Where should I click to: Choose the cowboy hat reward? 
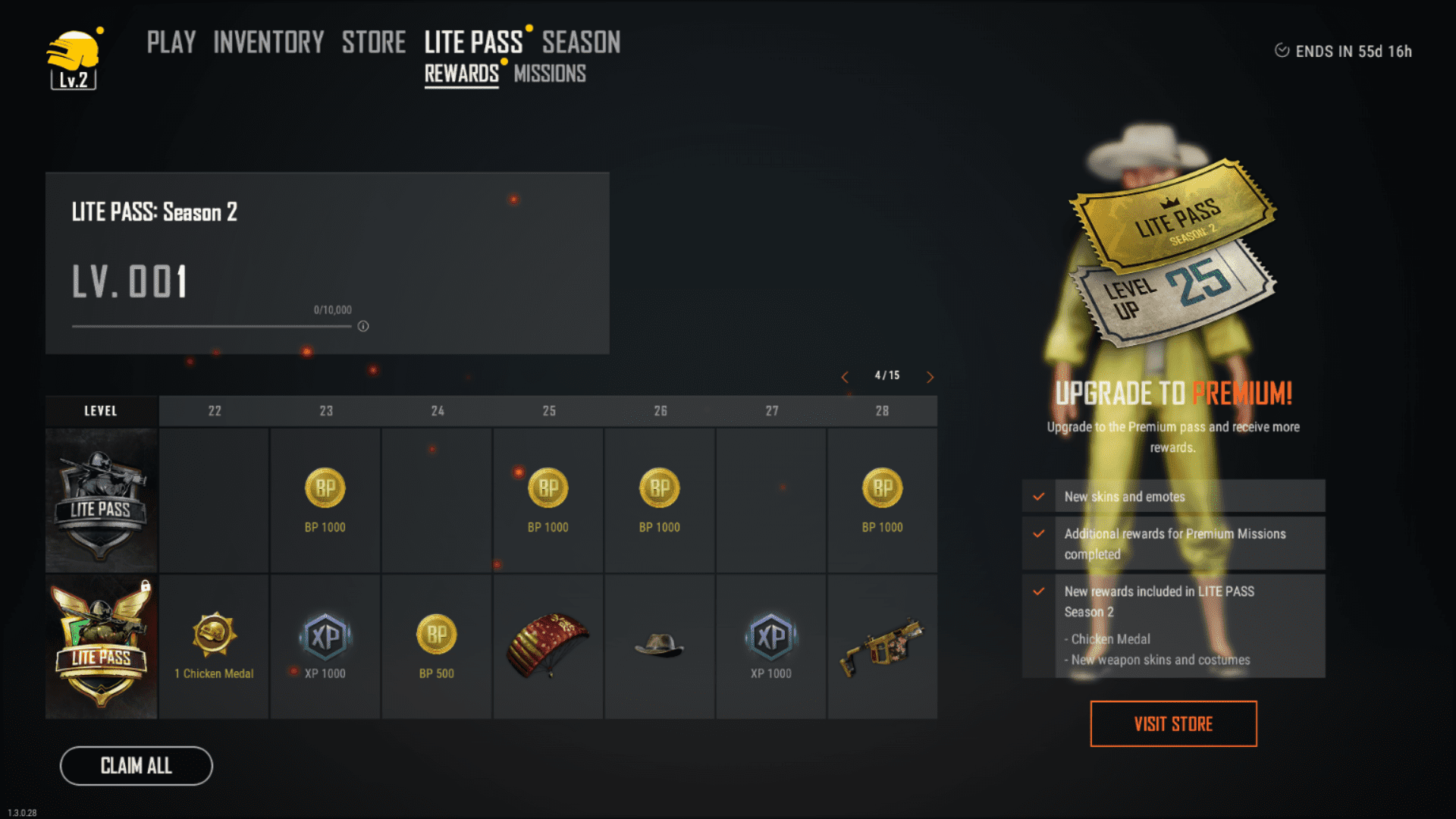point(659,645)
